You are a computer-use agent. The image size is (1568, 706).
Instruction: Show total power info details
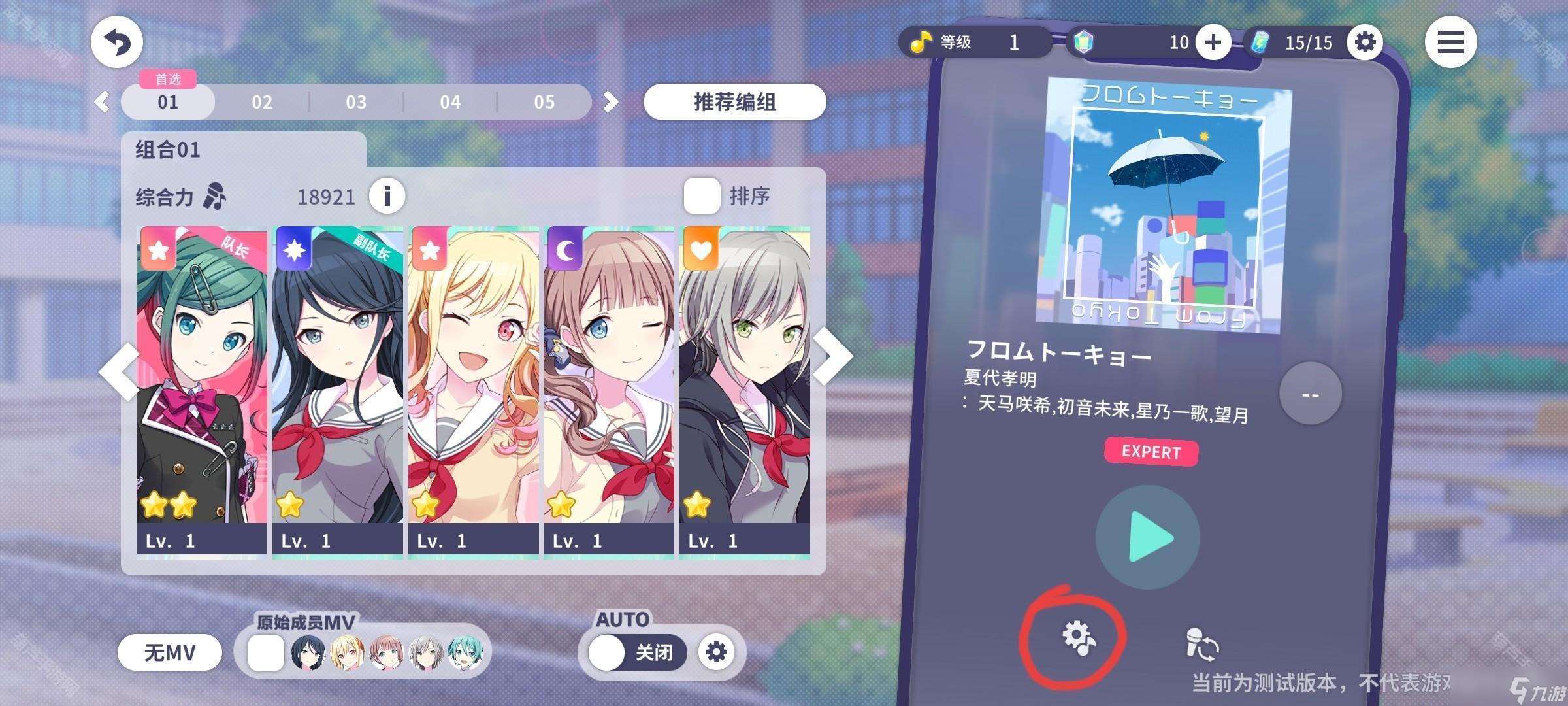click(387, 196)
